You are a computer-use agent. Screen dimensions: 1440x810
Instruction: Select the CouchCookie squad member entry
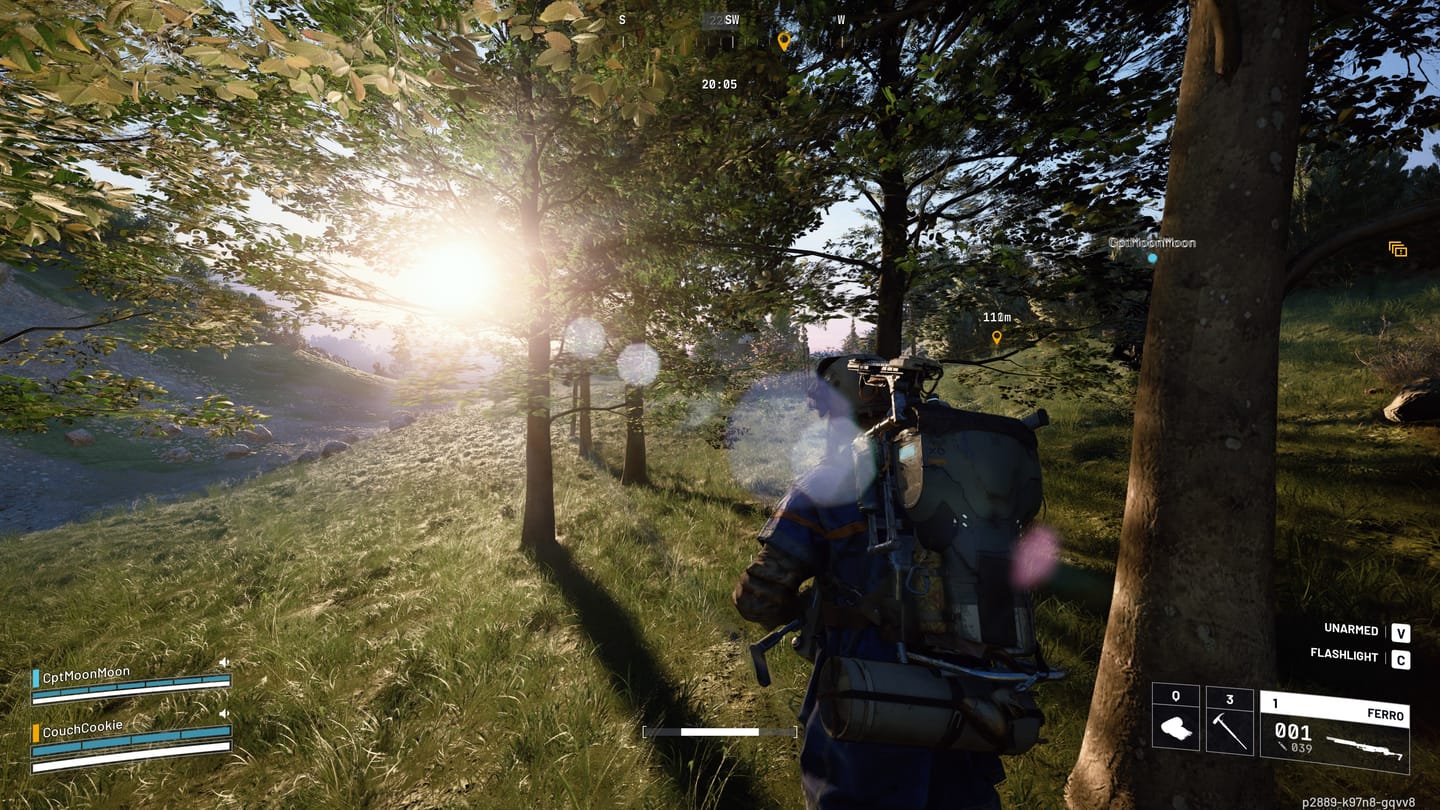coord(82,726)
